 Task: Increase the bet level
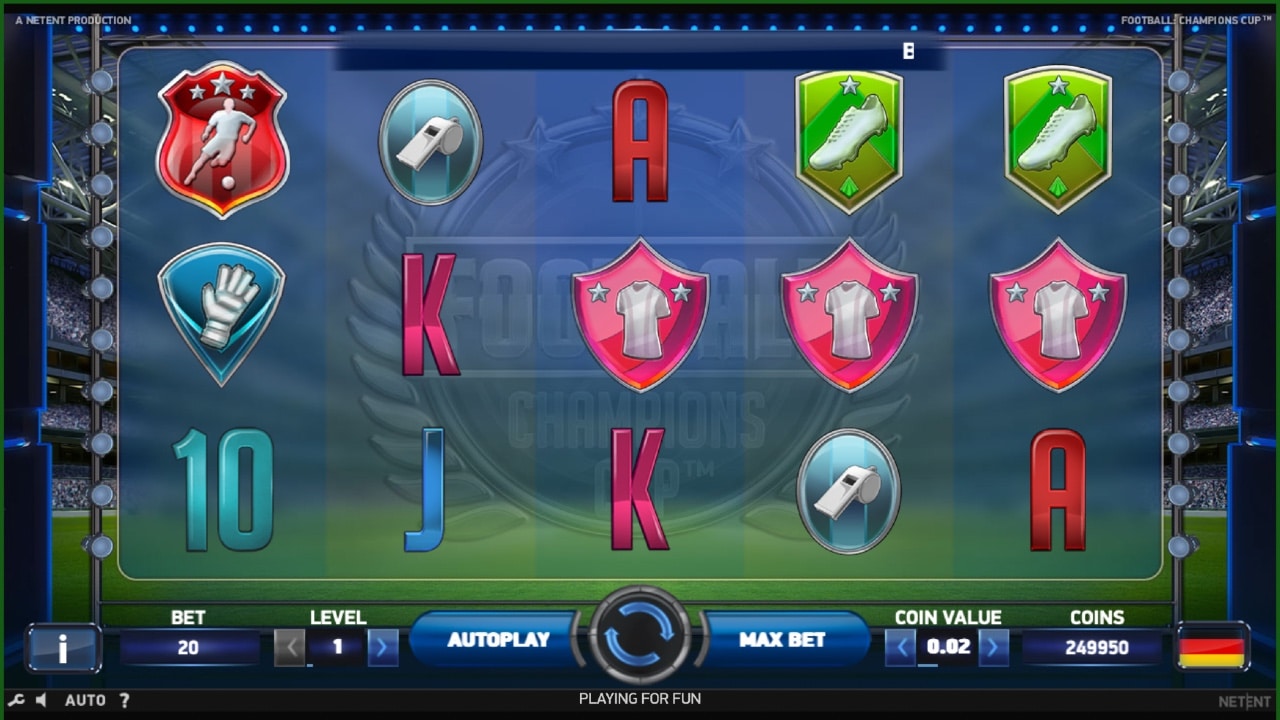coord(383,648)
